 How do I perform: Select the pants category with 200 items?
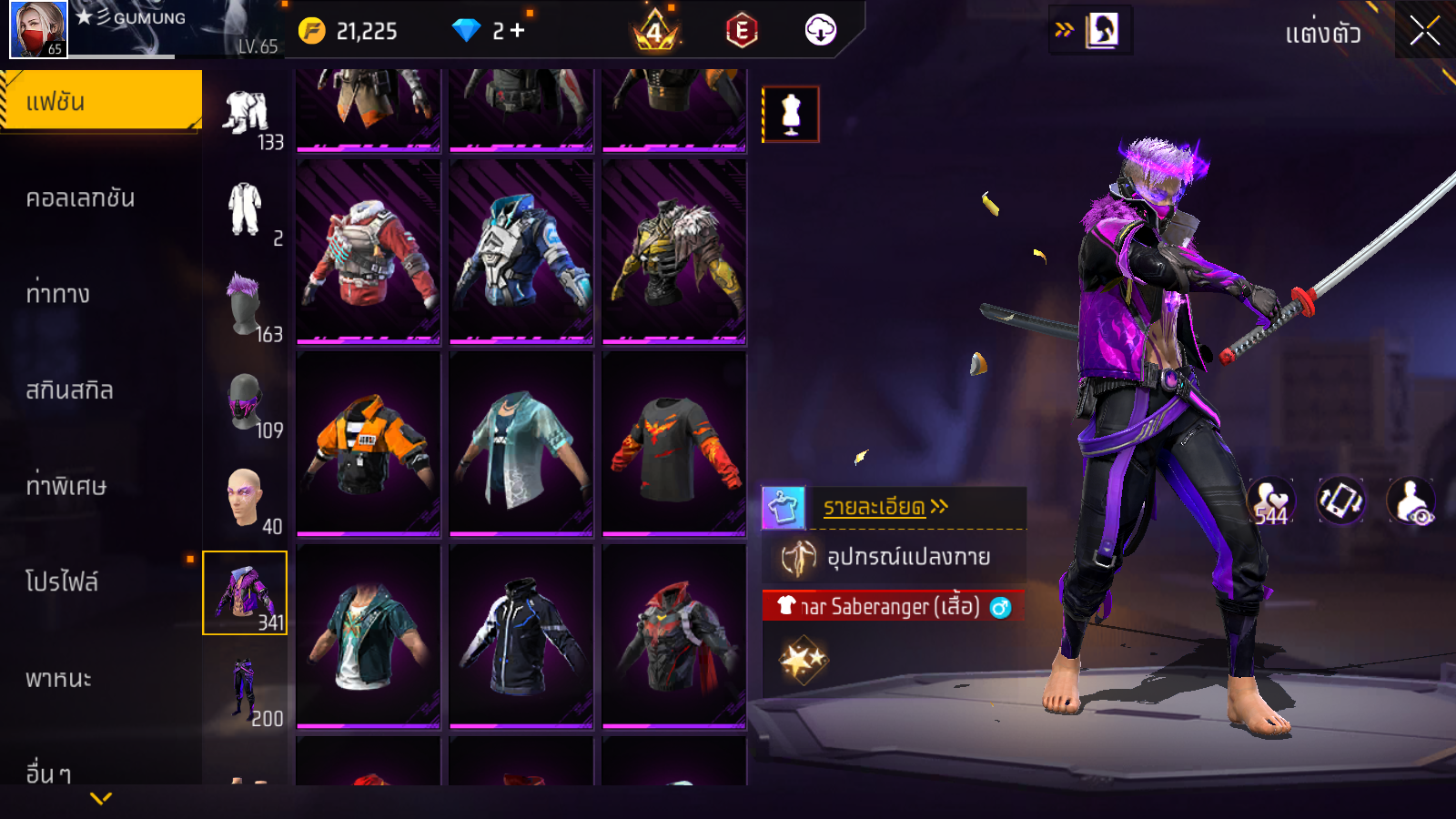point(245,690)
